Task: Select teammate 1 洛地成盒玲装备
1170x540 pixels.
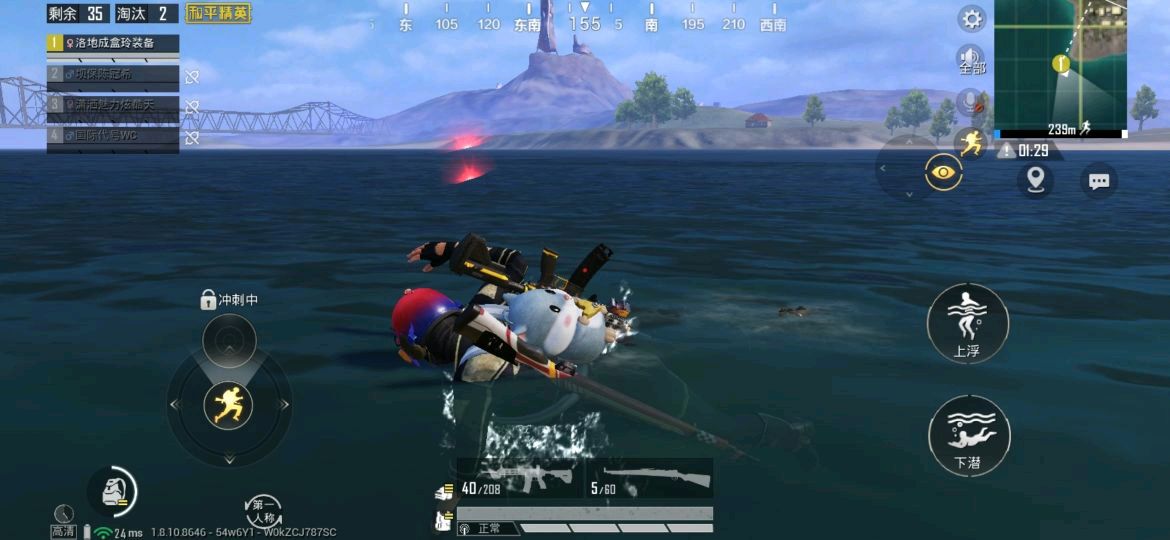Action: coord(113,44)
